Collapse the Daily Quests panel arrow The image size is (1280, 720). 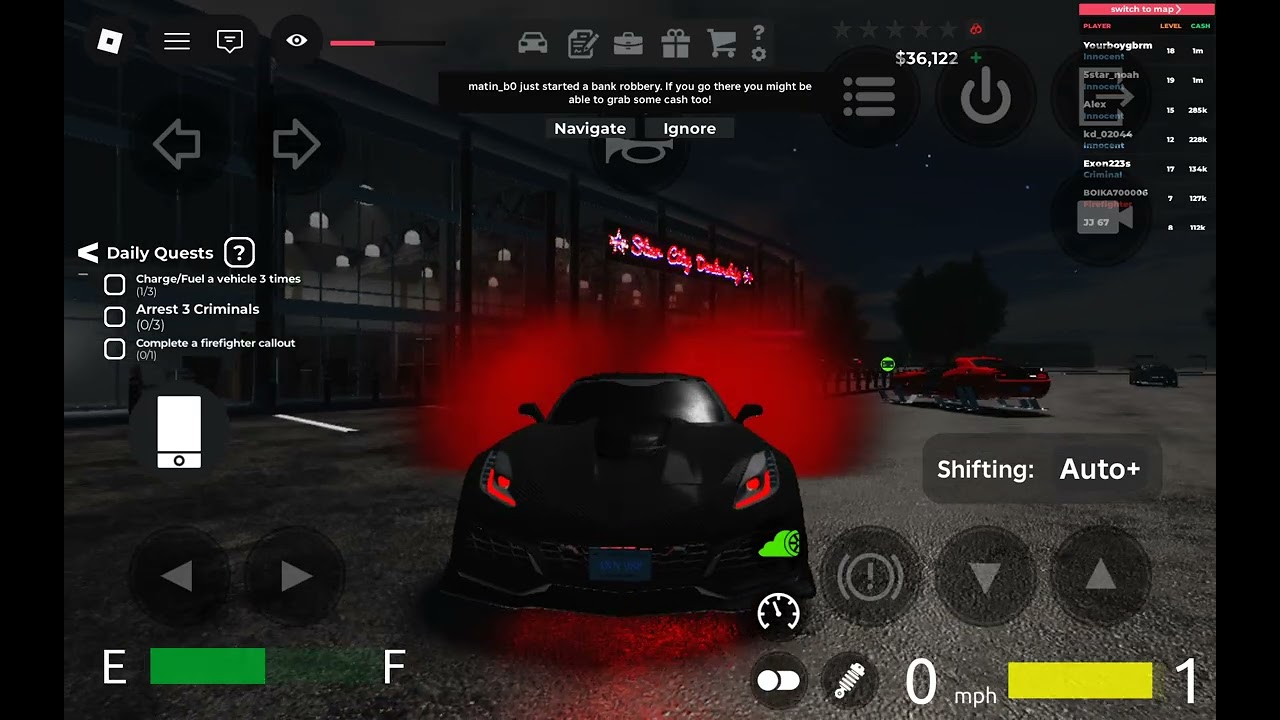(x=88, y=253)
